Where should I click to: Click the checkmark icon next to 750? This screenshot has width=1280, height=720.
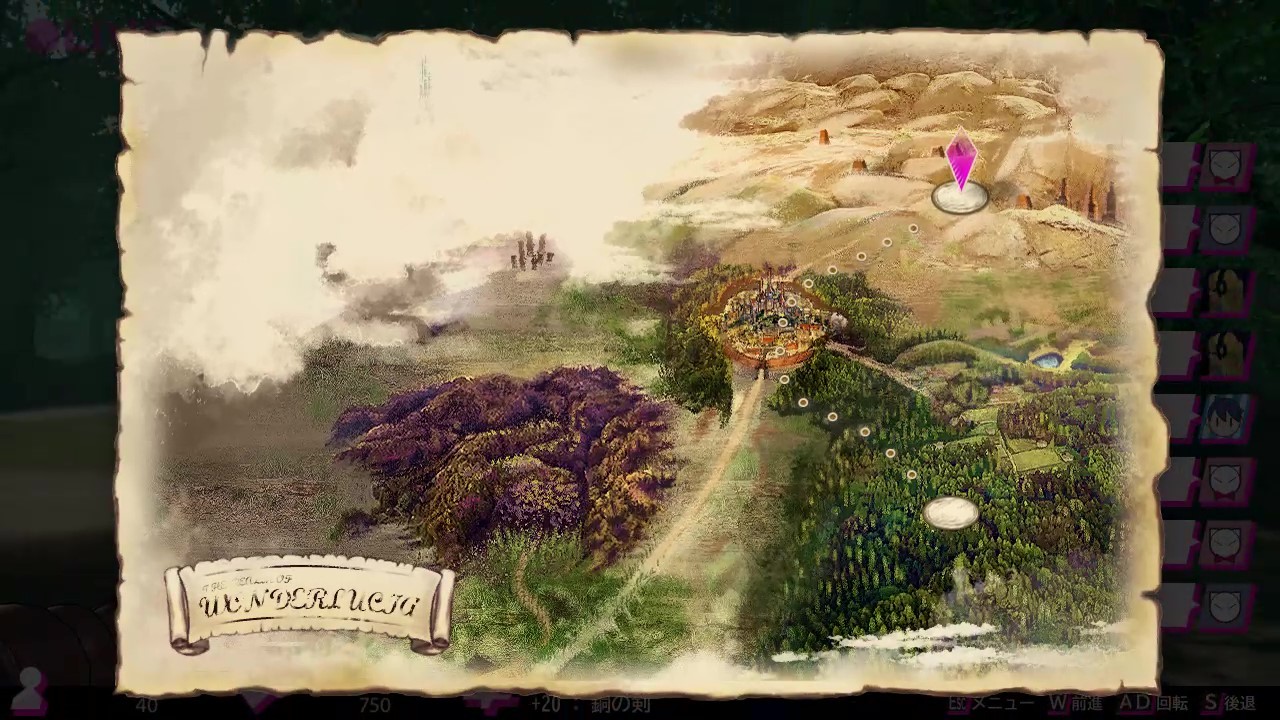[x=490, y=703]
